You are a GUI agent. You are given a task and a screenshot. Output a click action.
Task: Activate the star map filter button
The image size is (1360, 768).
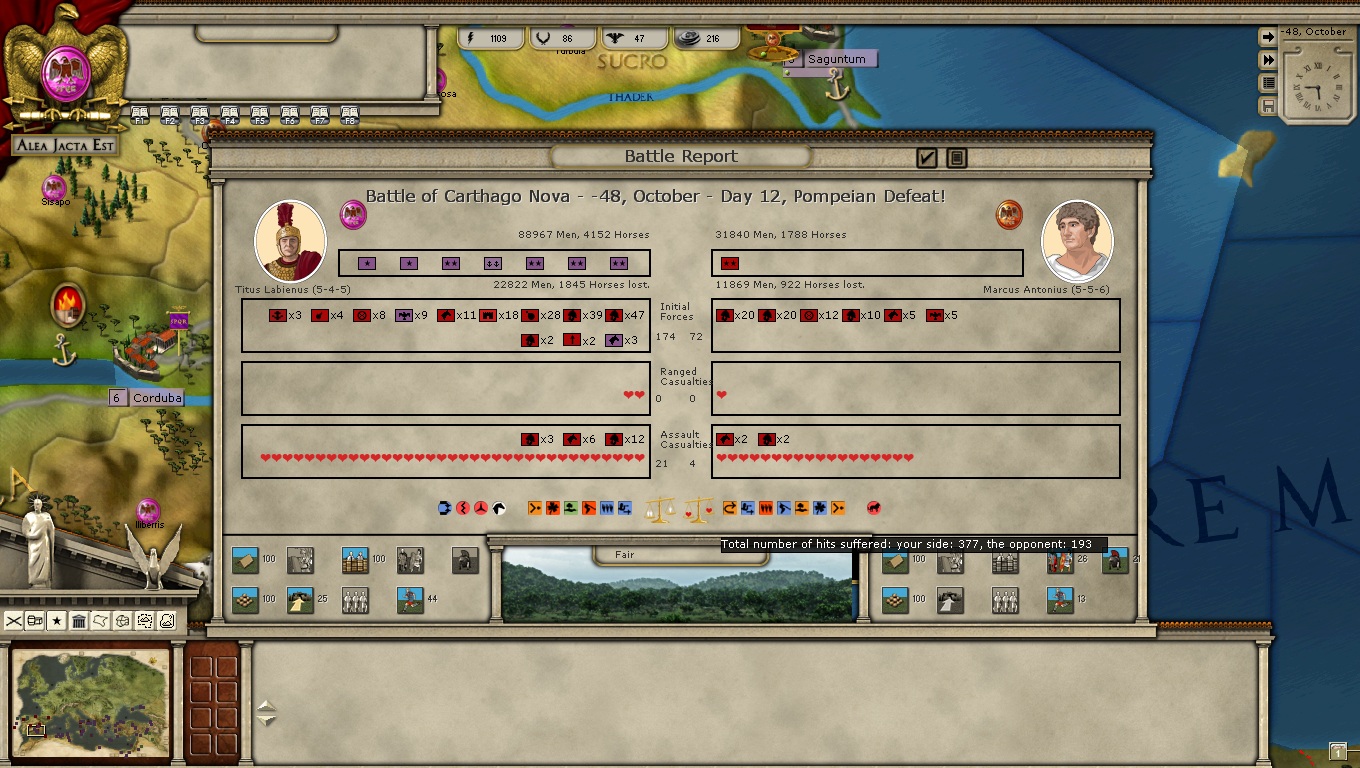click(x=57, y=621)
